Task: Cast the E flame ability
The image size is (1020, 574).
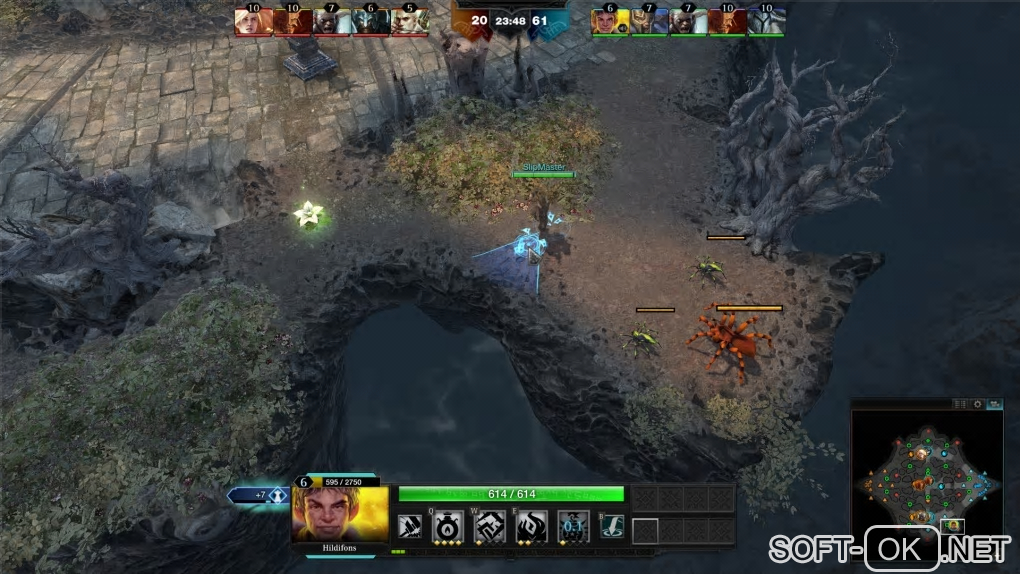Action: click(x=530, y=526)
